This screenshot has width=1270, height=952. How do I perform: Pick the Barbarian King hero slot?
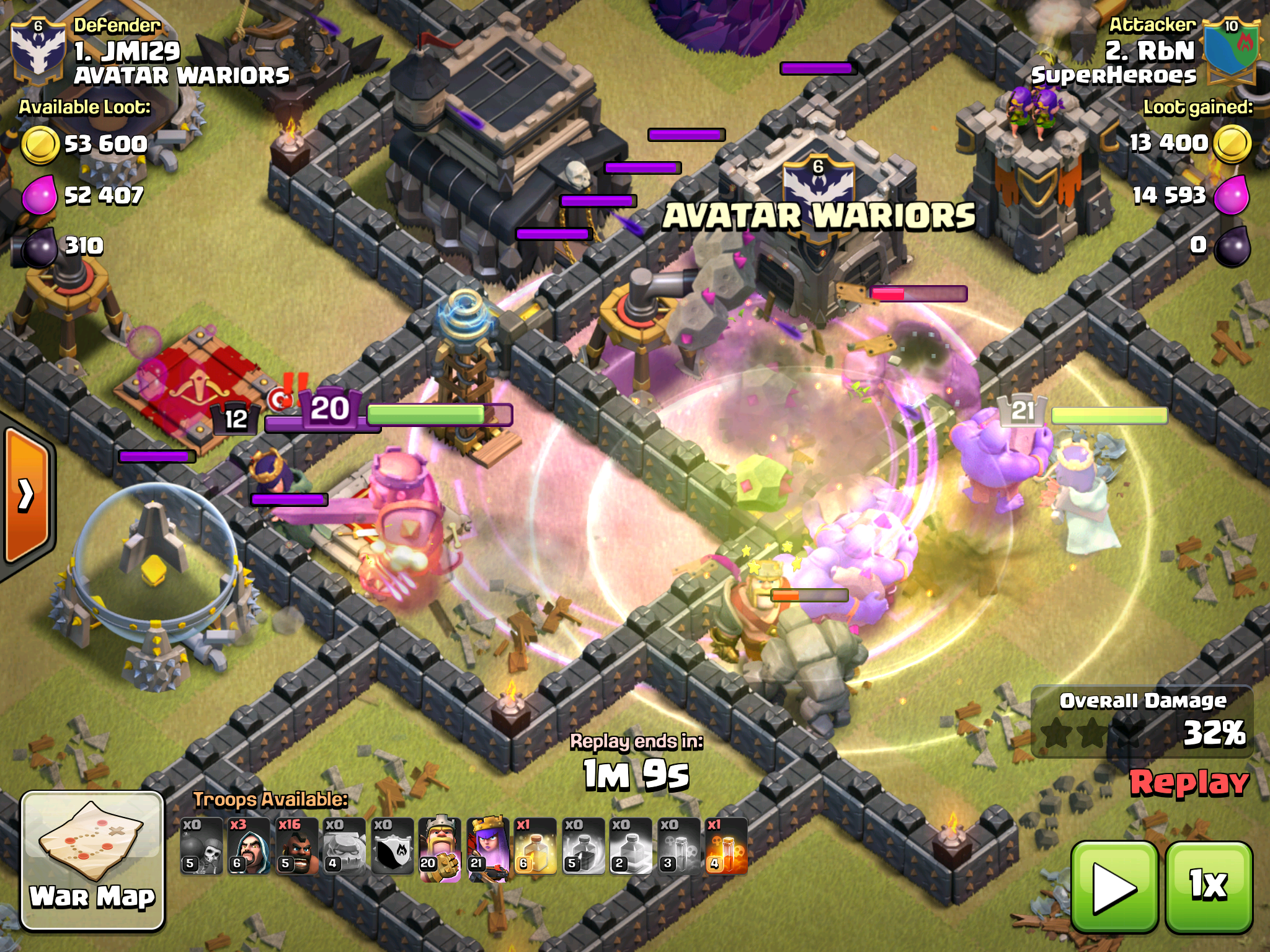pyautogui.click(x=440, y=847)
